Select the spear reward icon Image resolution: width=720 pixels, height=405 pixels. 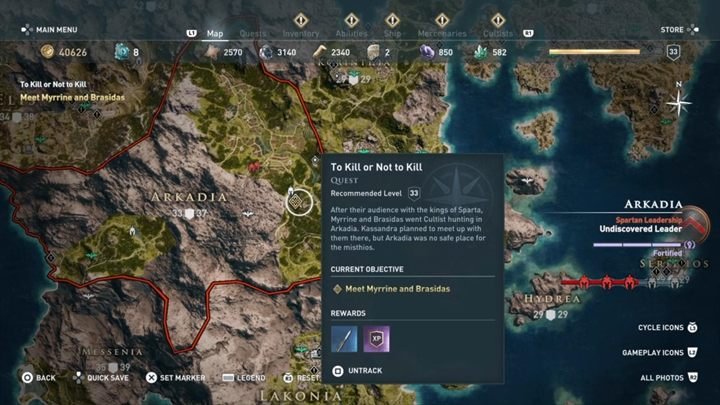point(344,338)
